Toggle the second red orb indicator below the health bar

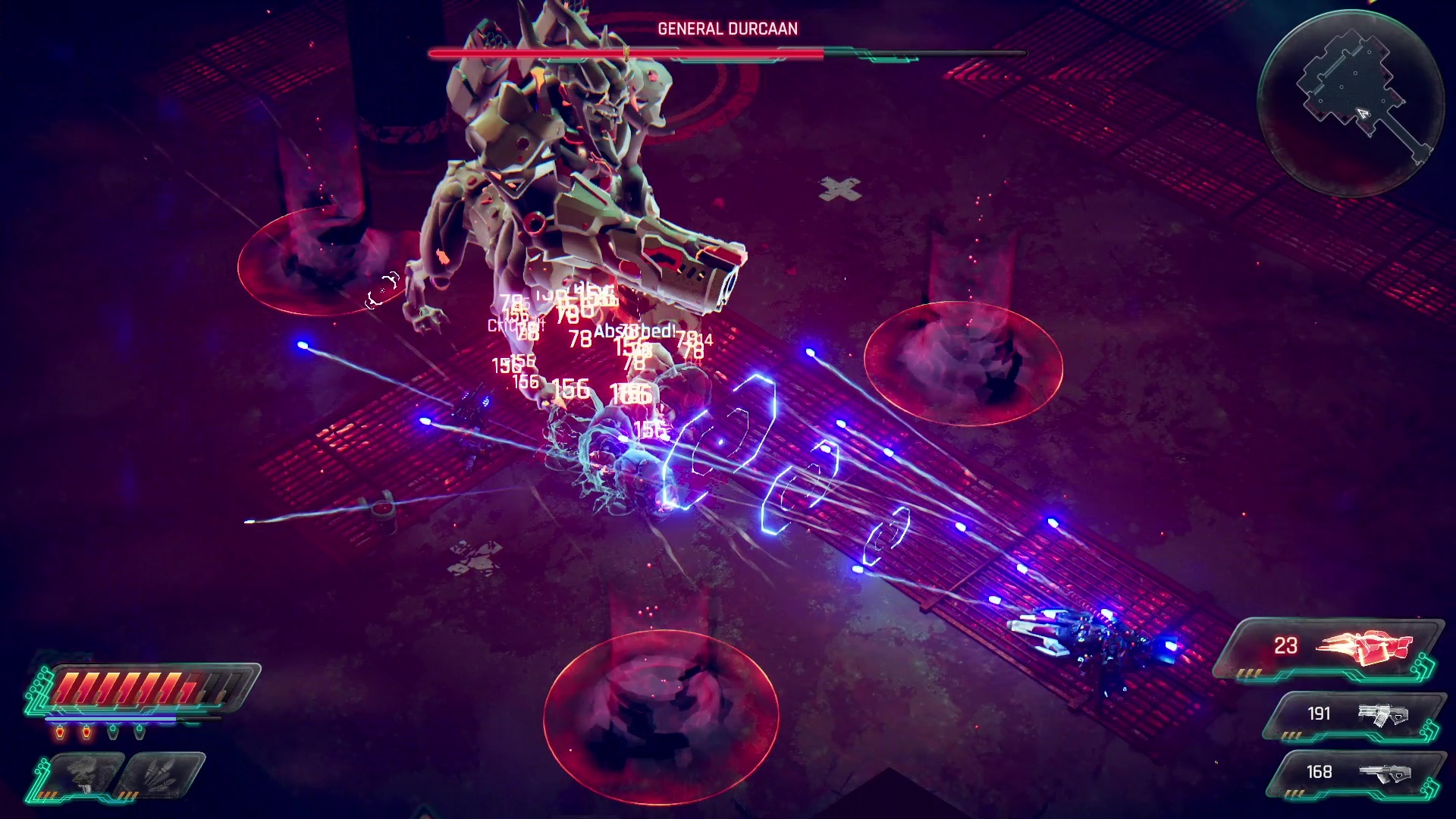[x=86, y=732]
